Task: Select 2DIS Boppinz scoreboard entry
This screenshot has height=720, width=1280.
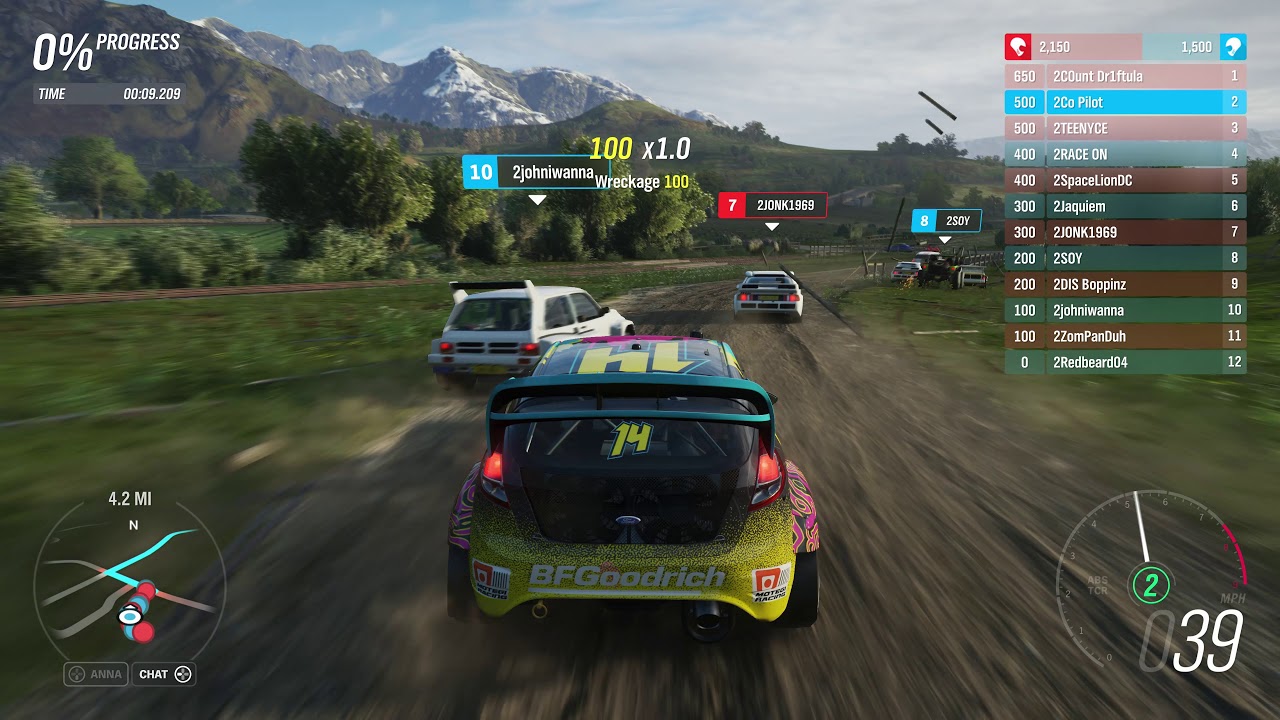Action: click(x=1125, y=284)
